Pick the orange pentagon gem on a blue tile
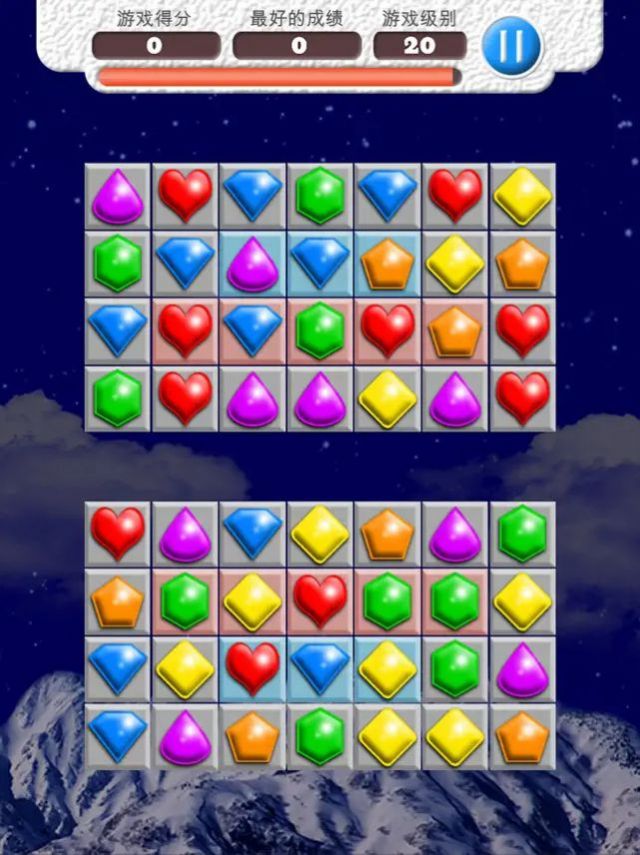Viewport: 640px width, 855px height. 387,264
